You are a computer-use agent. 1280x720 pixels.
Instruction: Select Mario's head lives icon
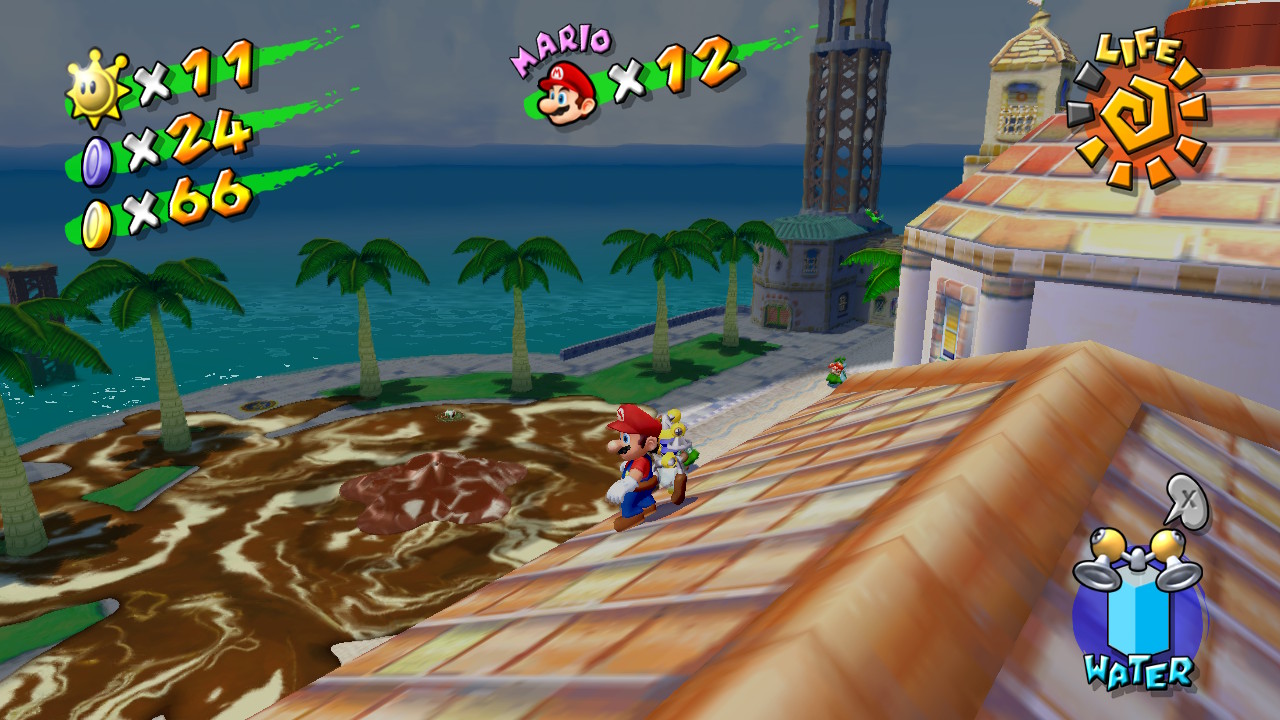pos(566,91)
